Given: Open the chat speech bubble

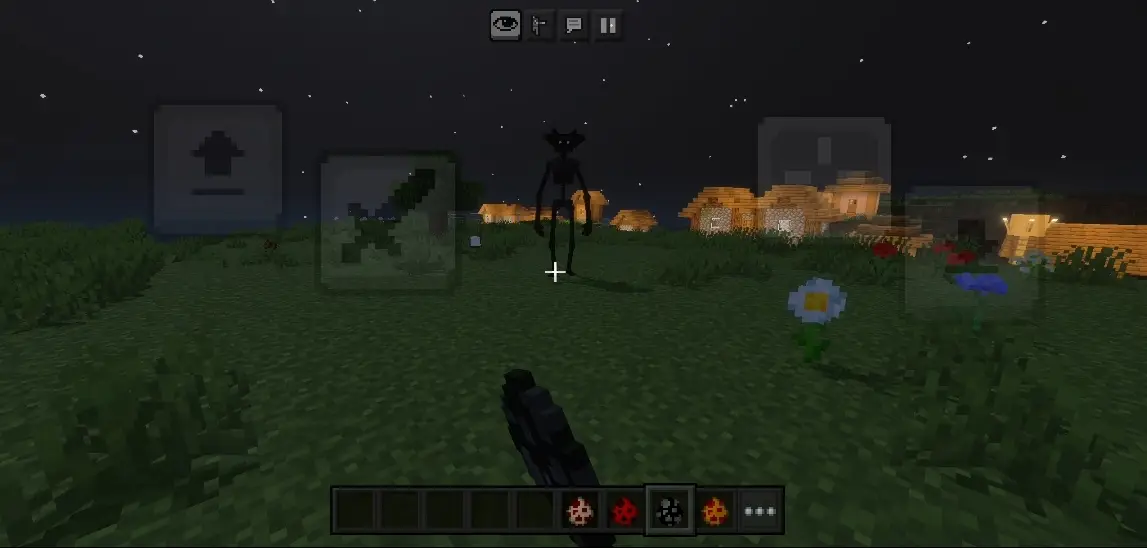Looking at the screenshot, I should pos(574,25).
